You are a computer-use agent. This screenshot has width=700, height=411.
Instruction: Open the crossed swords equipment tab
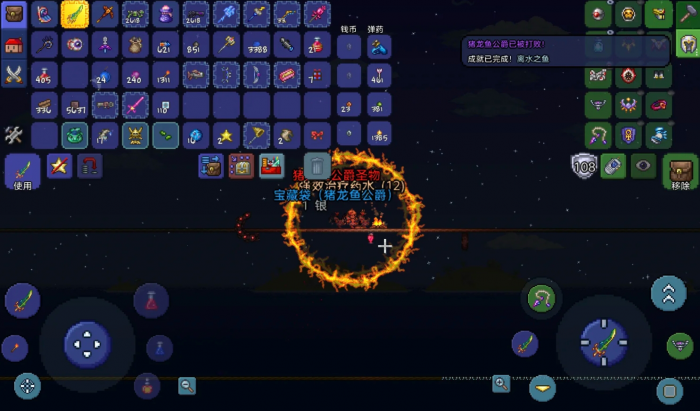click(x=15, y=73)
